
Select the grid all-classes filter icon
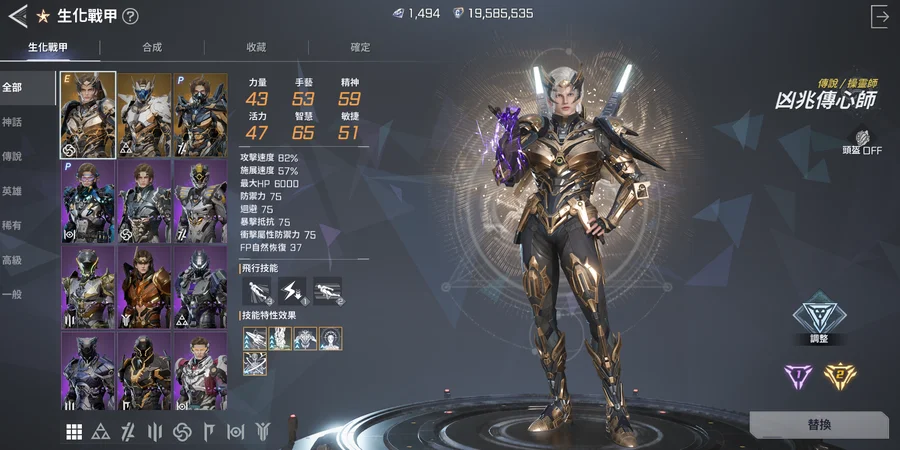tap(74, 431)
